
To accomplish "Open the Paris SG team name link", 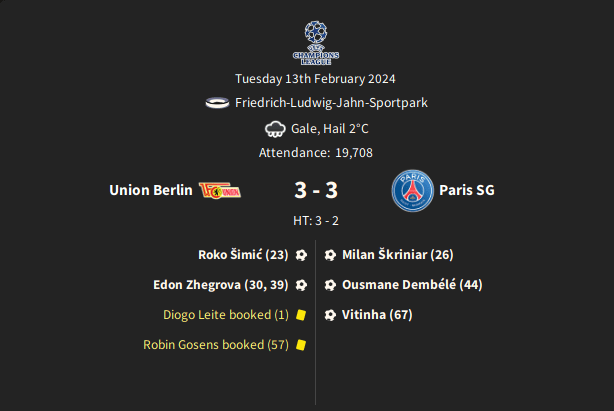I will point(467,190).
